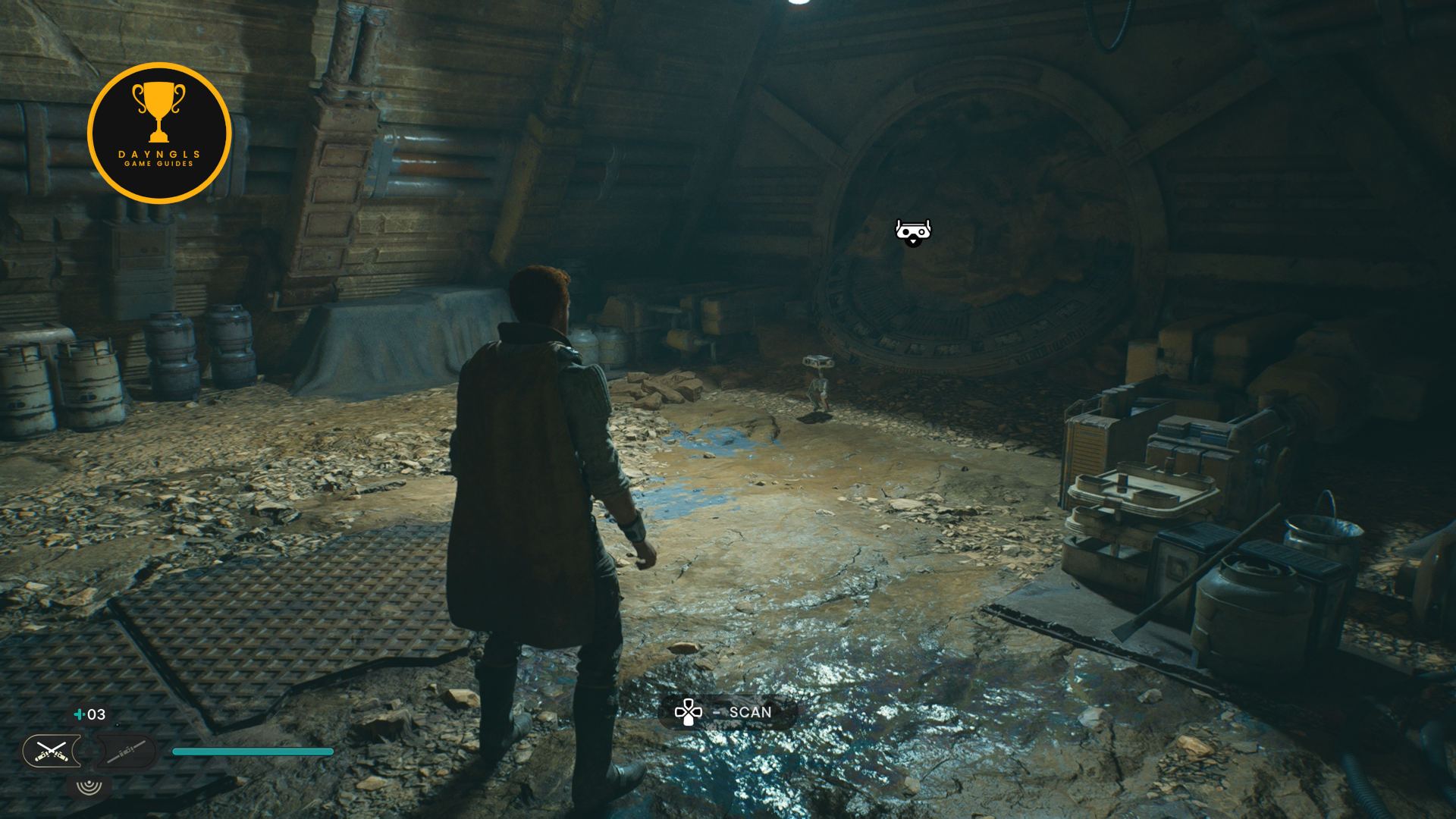Activate the BD-1 scan marker icon
The width and height of the screenshot is (1456, 819).
[x=913, y=232]
